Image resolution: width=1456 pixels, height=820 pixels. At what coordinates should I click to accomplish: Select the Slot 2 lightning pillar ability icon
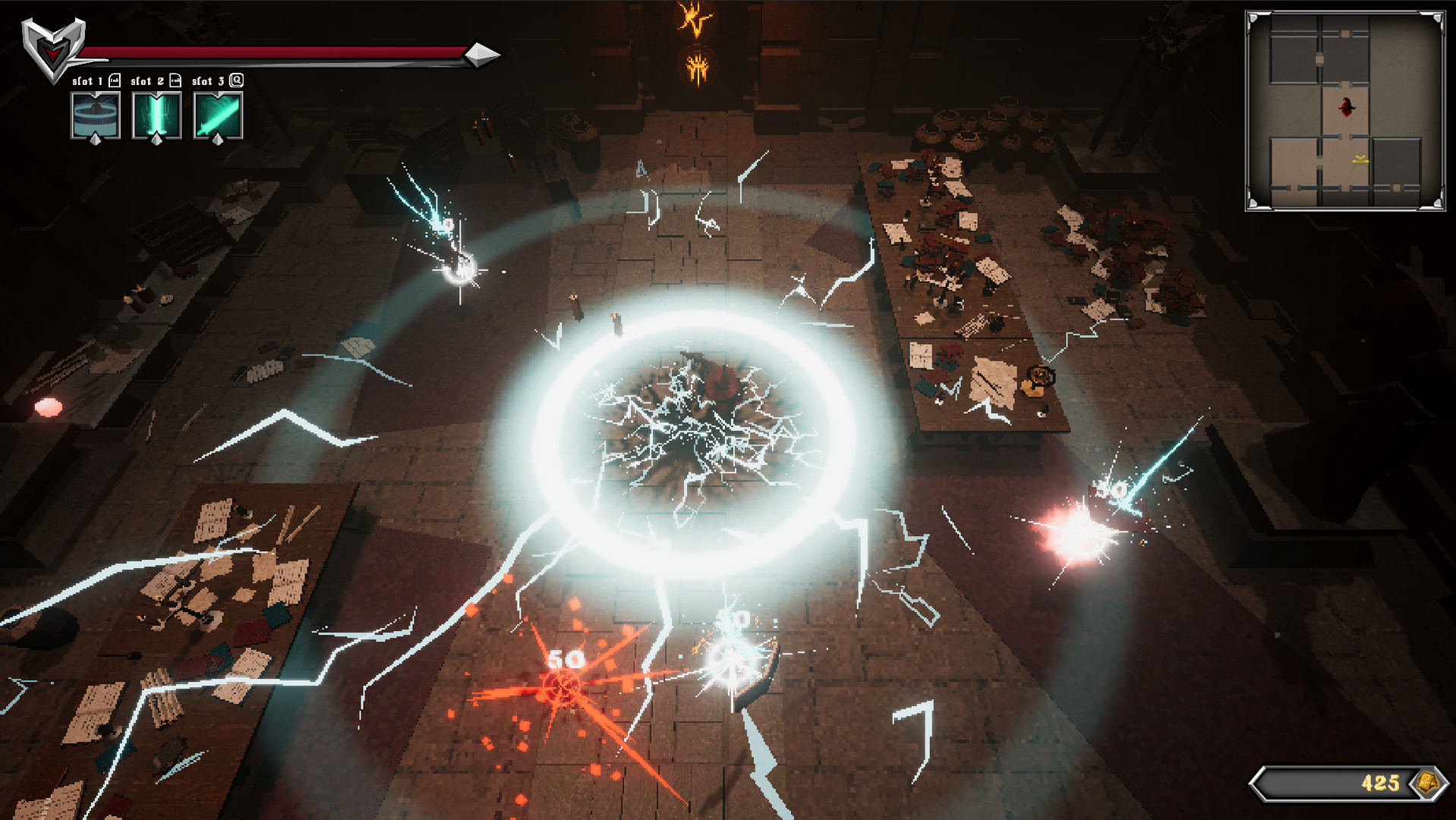tap(156, 114)
